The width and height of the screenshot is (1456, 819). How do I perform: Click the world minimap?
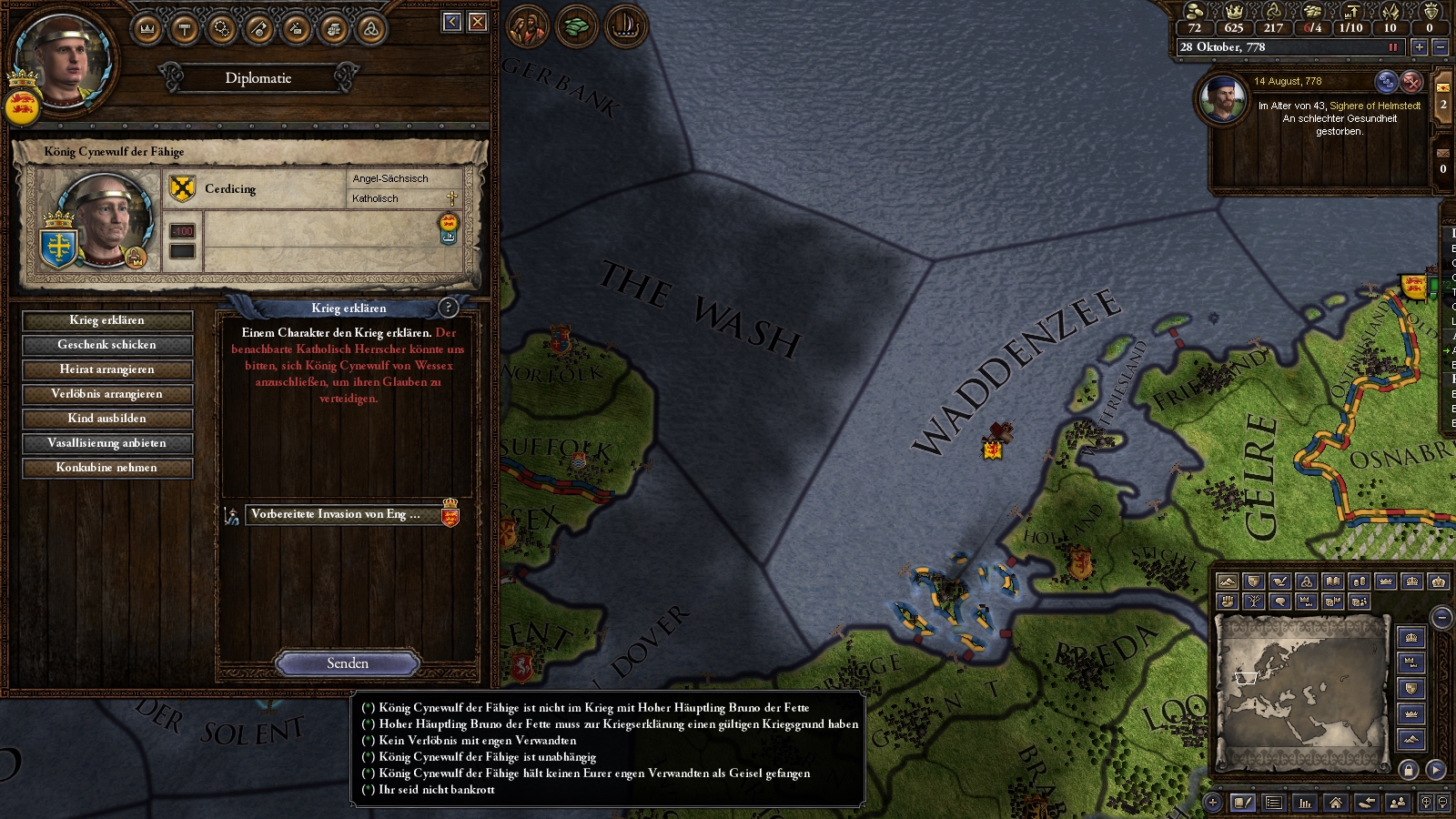point(1302,687)
